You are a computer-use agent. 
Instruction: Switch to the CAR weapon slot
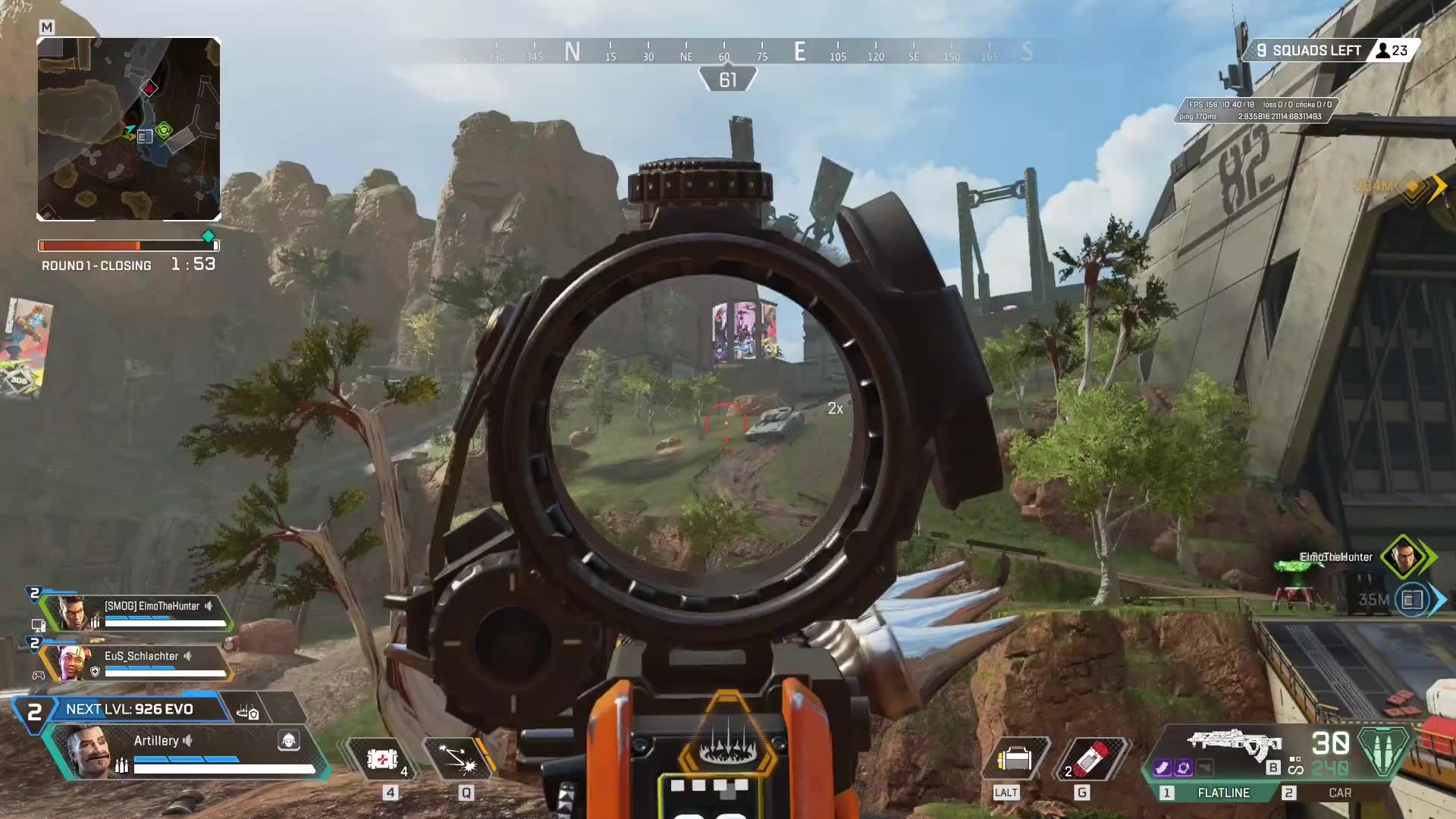tap(1341, 793)
